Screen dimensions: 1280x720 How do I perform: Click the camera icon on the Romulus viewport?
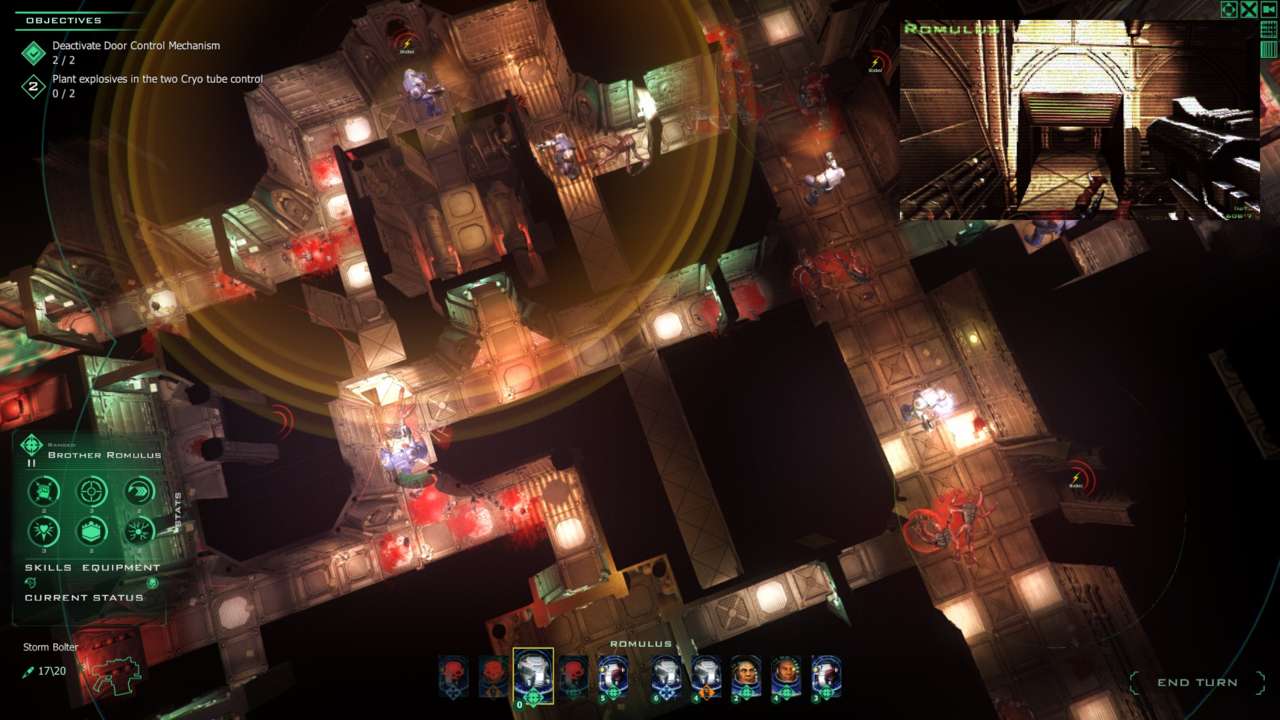[1269, 10]
